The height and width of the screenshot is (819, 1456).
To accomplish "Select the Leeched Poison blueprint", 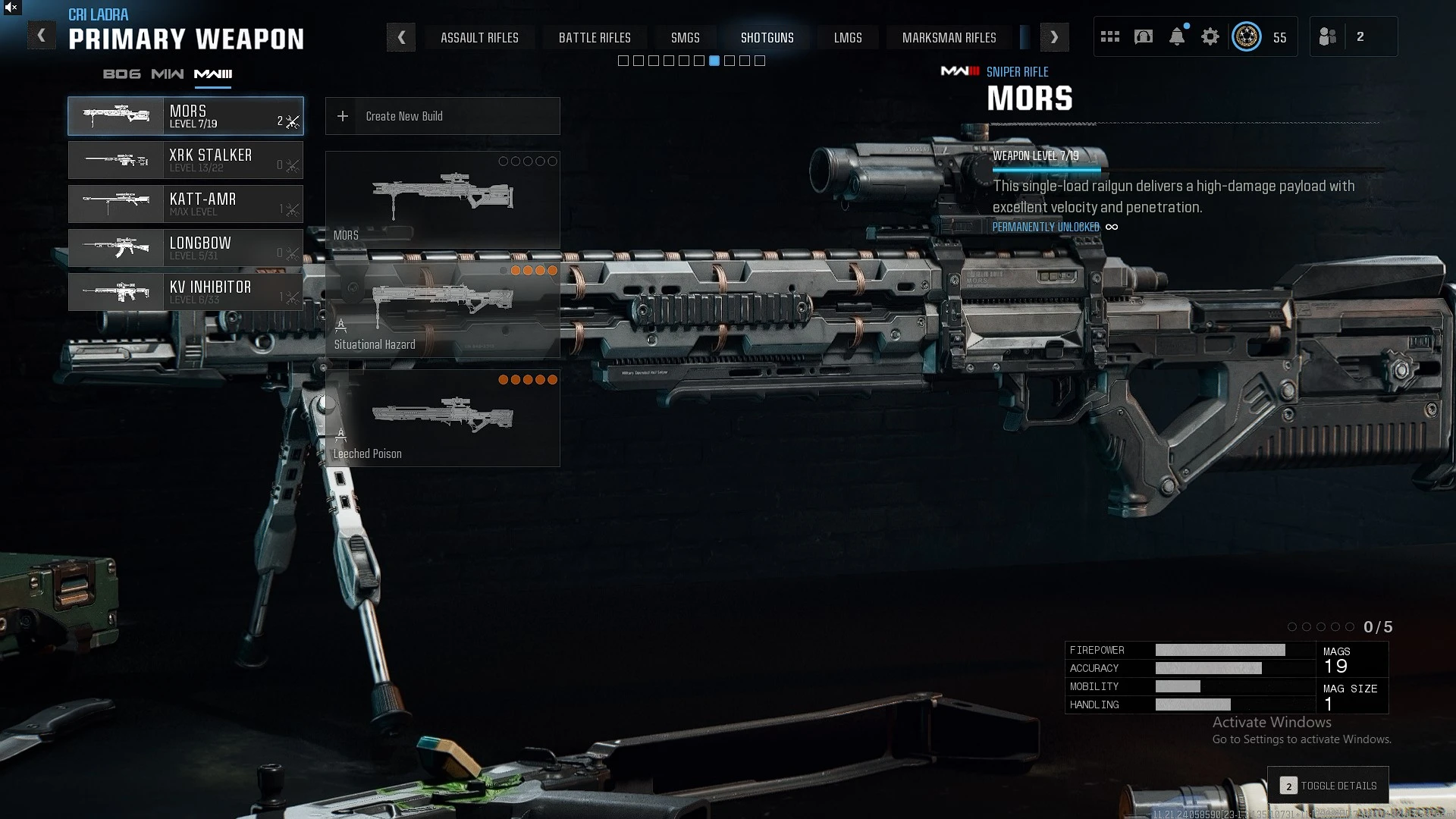I will tap(442, 418).
